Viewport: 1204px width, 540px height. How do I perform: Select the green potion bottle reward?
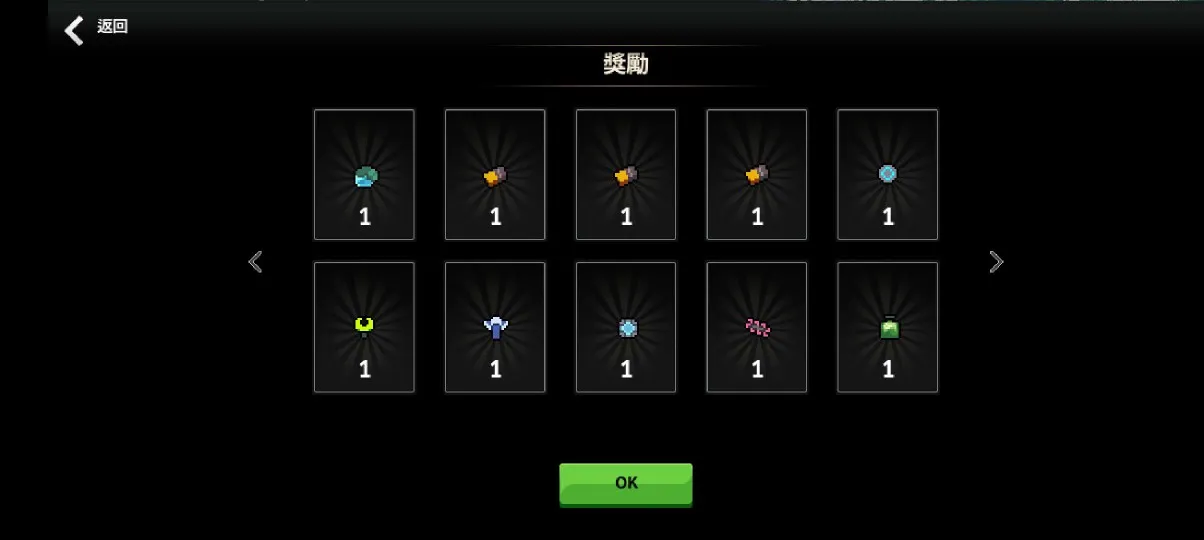pos(887,327)
